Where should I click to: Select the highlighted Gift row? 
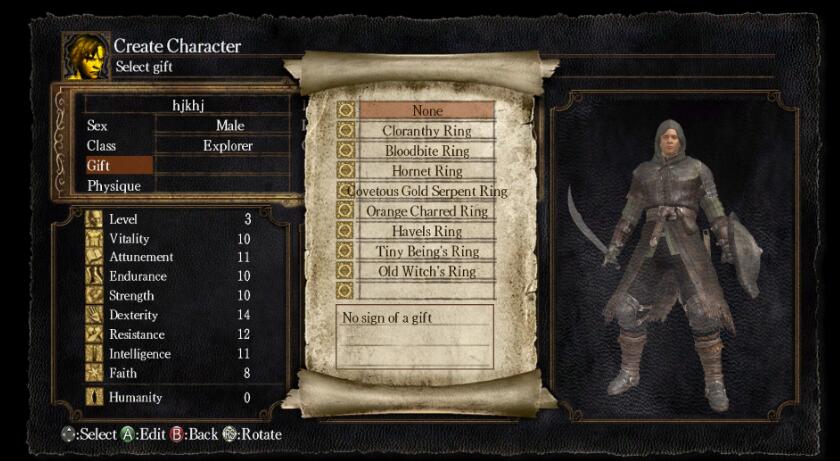[x=118, y=166]
